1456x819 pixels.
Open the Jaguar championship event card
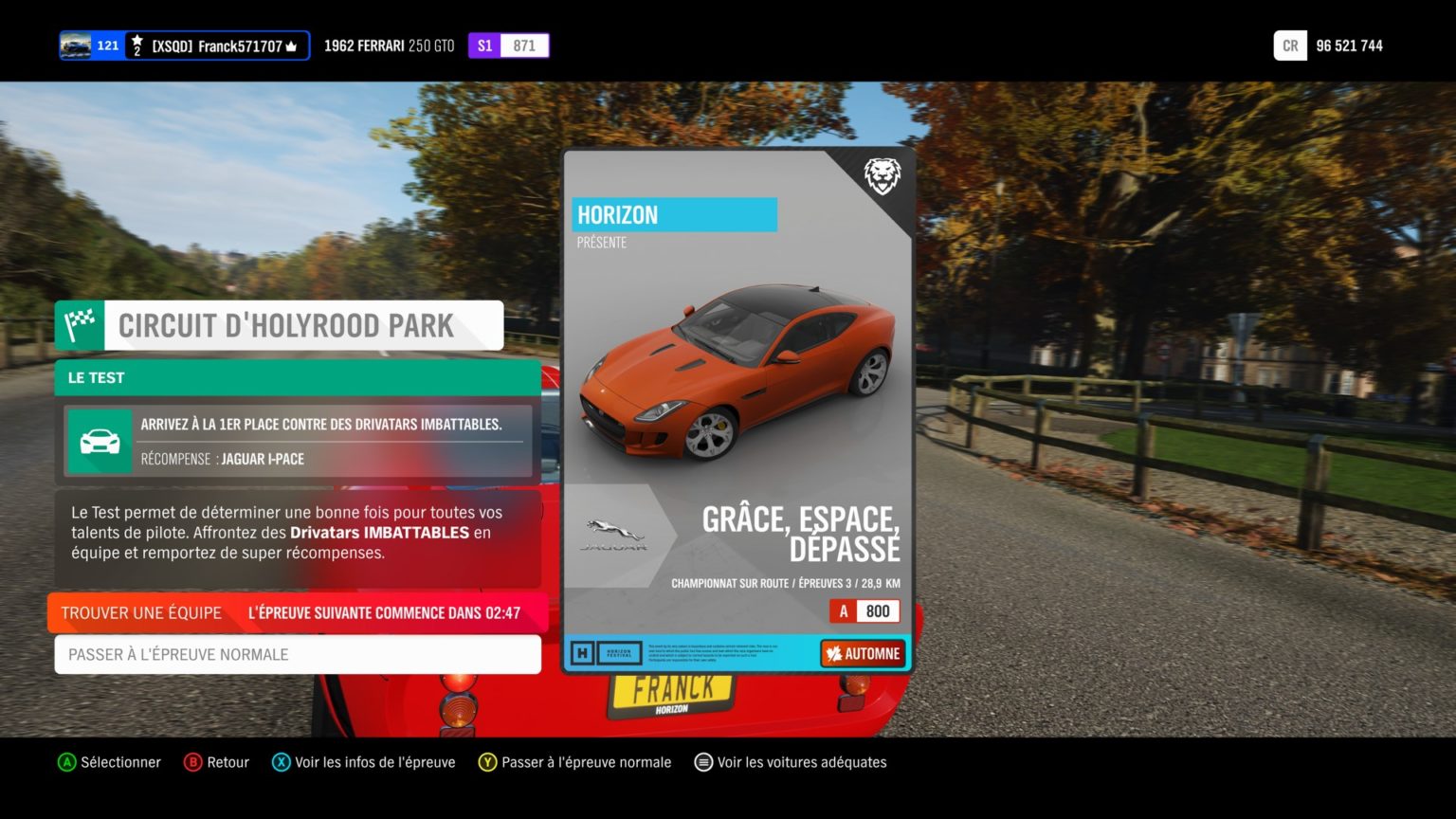(737, 410)
